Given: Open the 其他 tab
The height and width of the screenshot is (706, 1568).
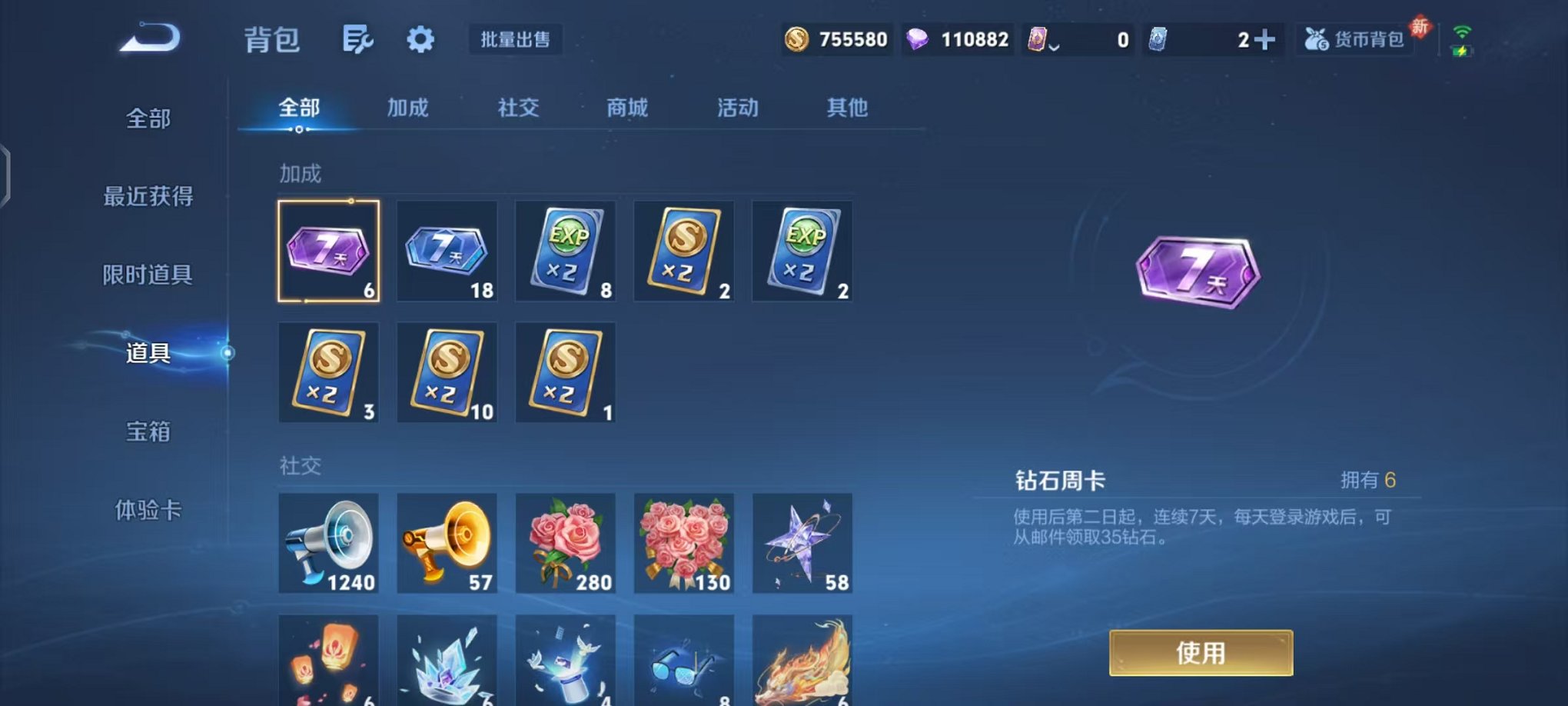Looking at the screenshot, I should pyautogui.click(x=848, y=108).
